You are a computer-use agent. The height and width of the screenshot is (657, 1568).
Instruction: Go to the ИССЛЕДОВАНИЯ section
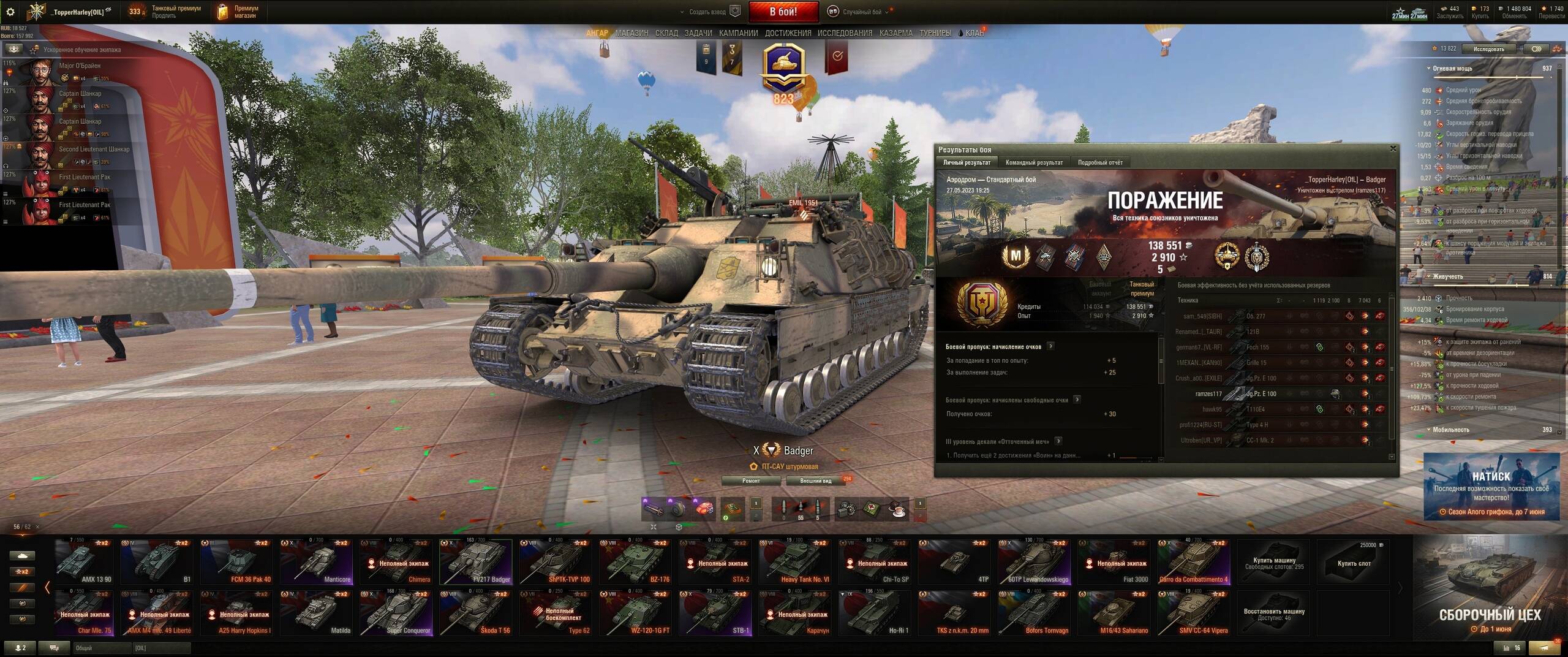coord(845,33)
